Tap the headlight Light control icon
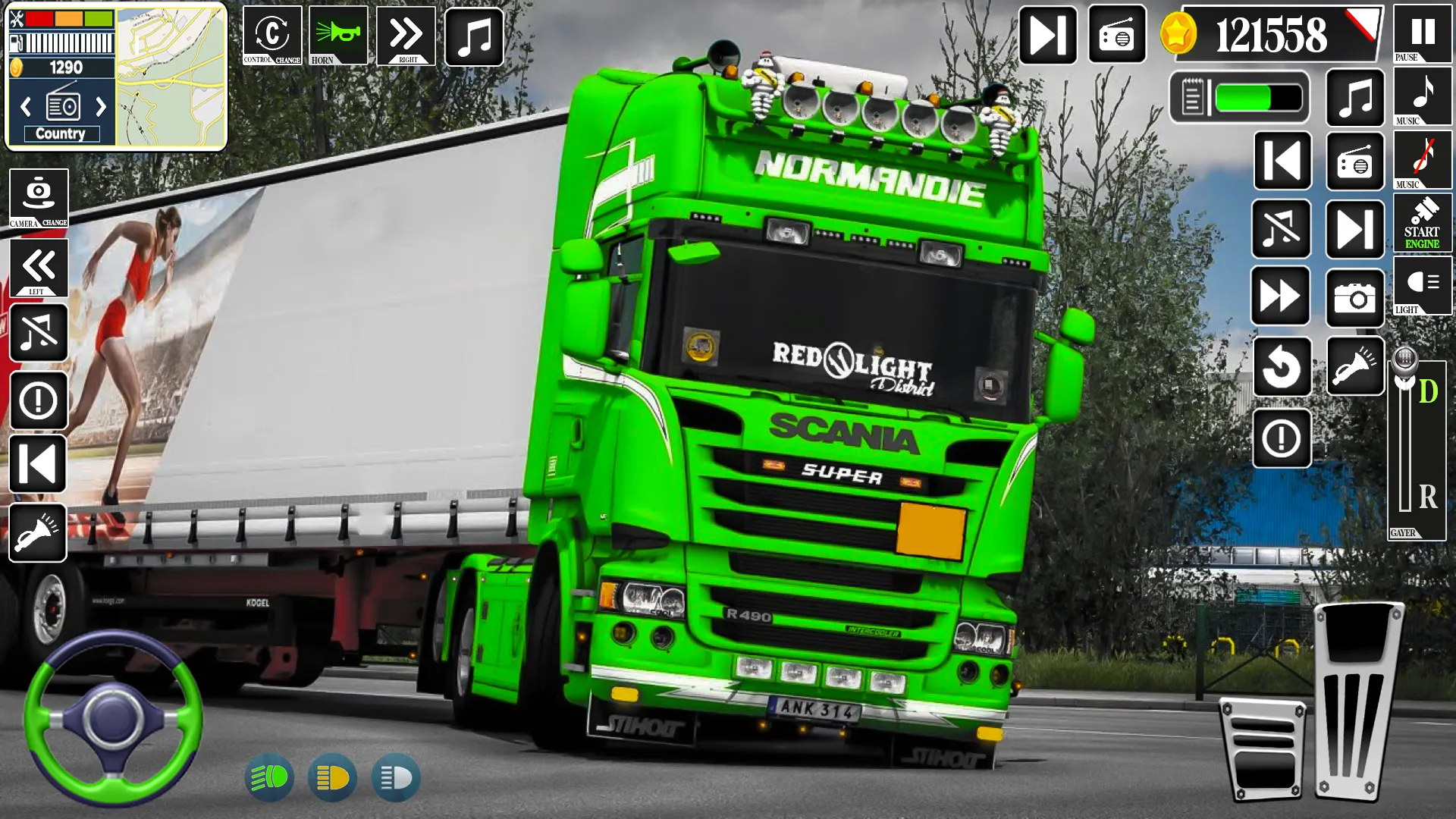This screenshot has width=1456, height=819. [x=1423, y=288]
